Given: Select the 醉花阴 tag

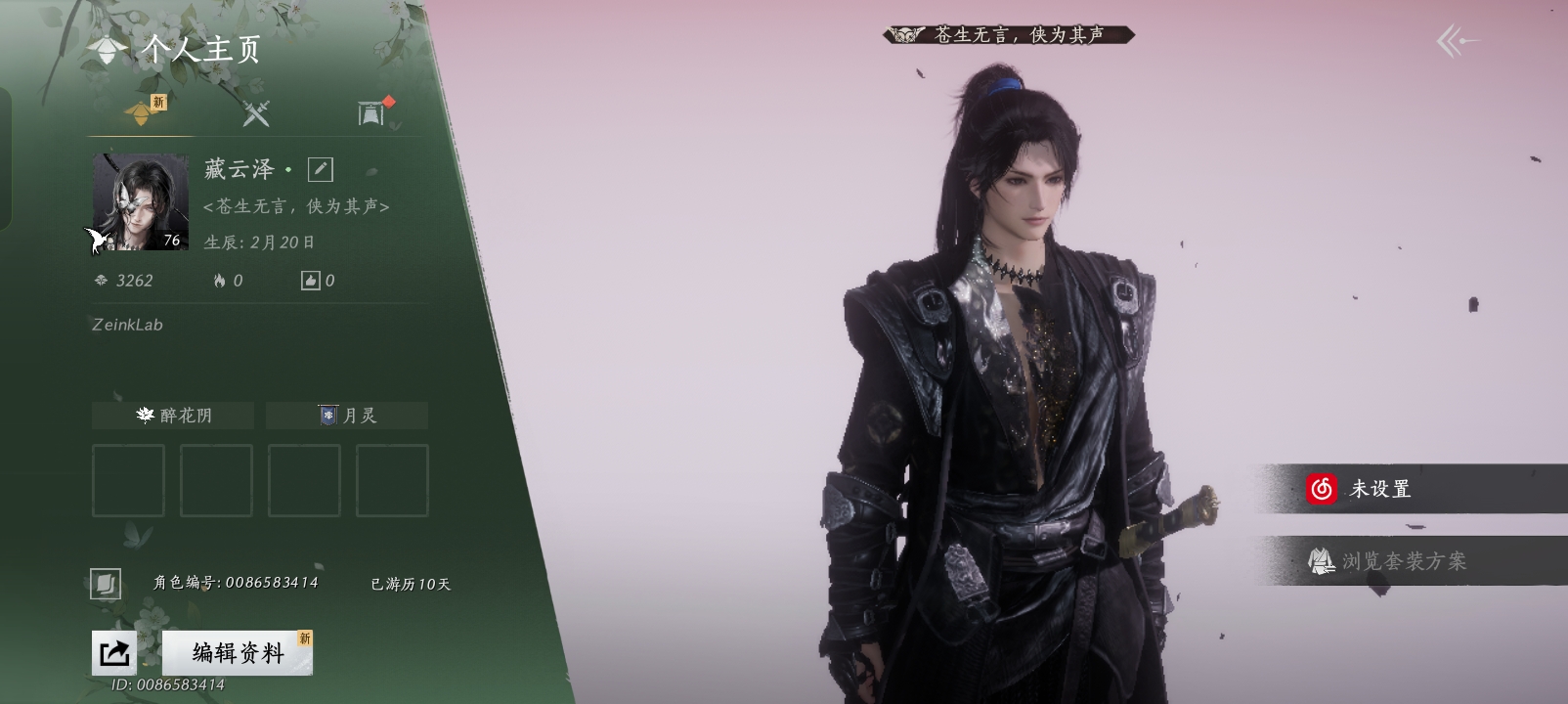Looking at the screenshot, I should click(173, 416).
